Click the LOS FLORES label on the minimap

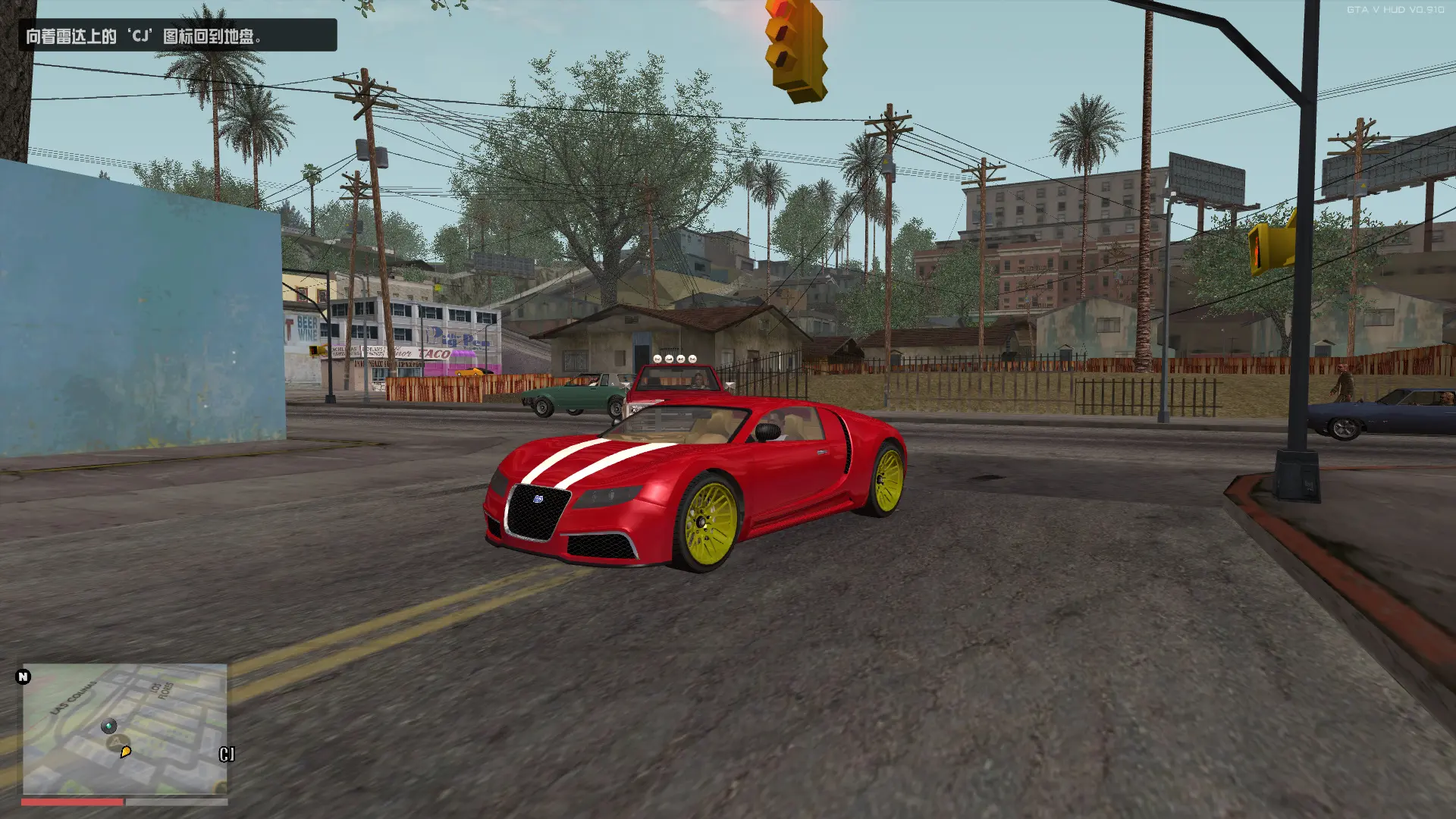(161, 689)
